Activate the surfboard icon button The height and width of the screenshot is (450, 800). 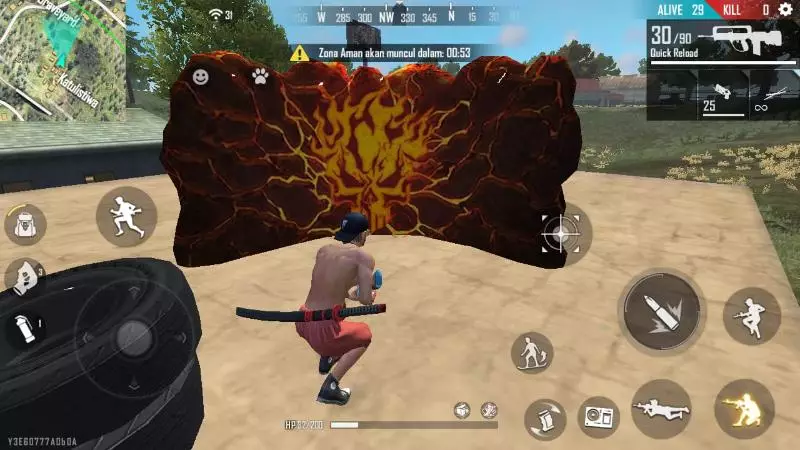(532, 353)
